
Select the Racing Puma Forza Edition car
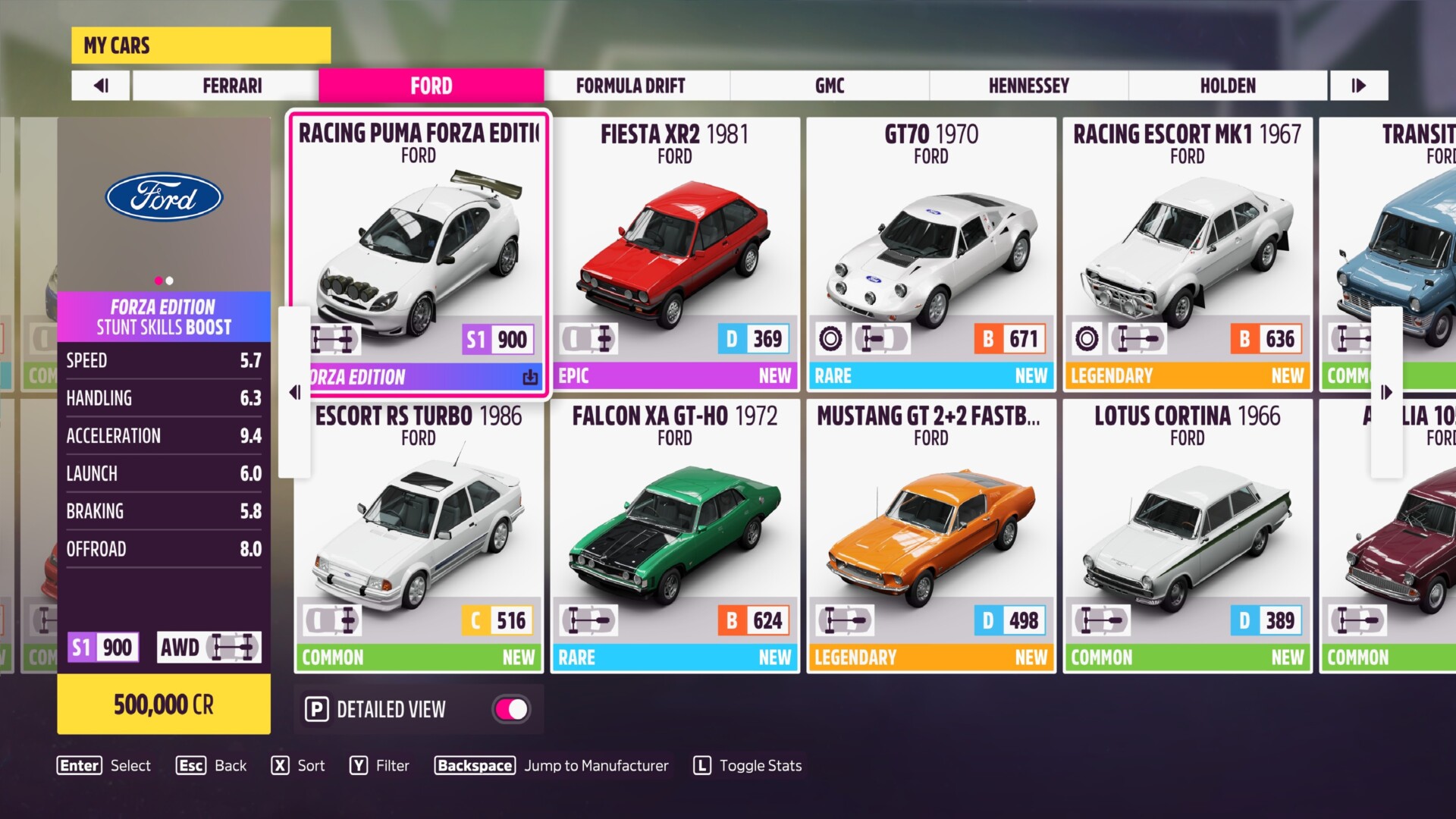pos(418,250)
